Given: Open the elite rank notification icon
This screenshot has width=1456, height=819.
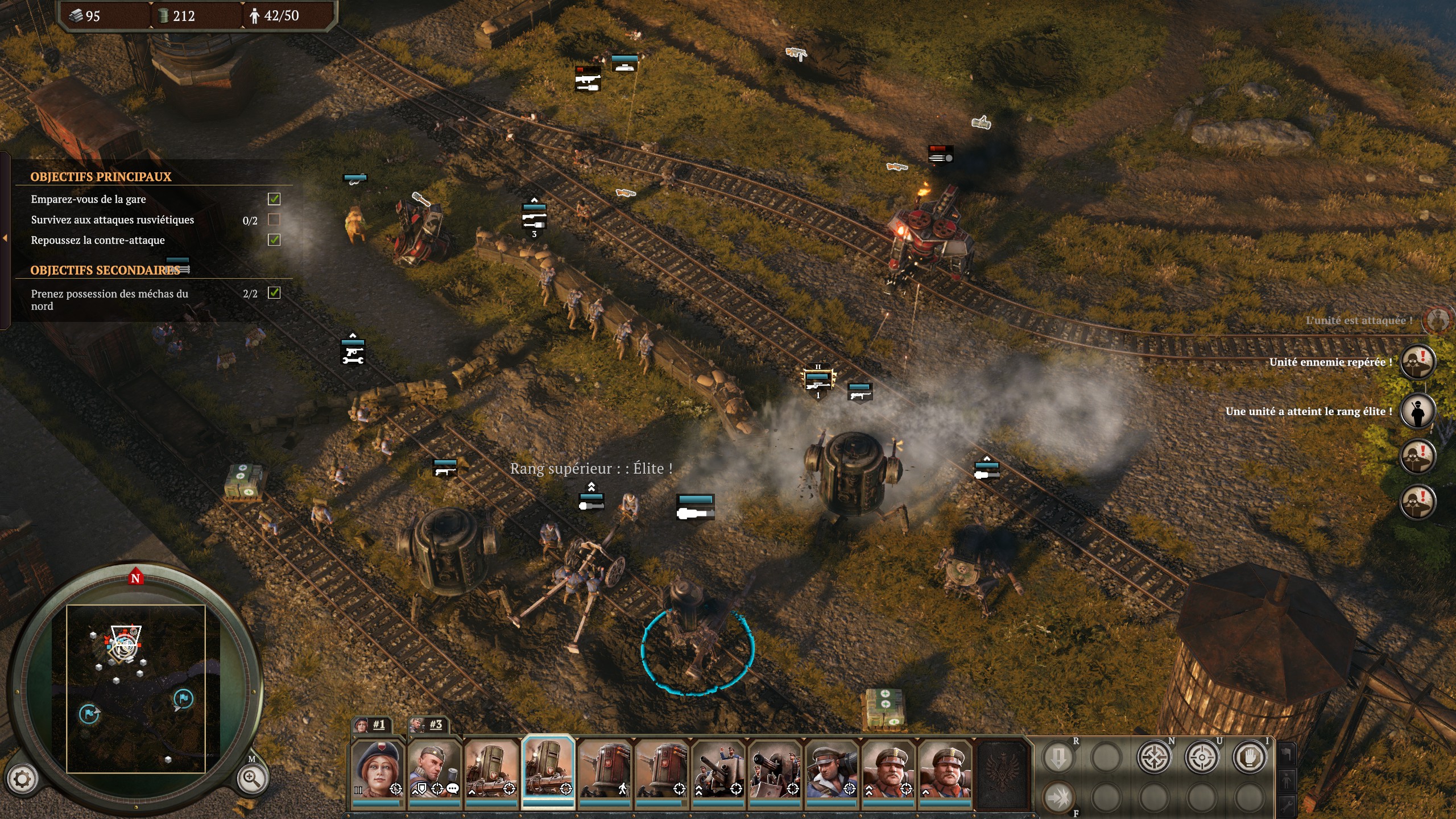Looking at the screenshot, I should tap(1417, 411).
